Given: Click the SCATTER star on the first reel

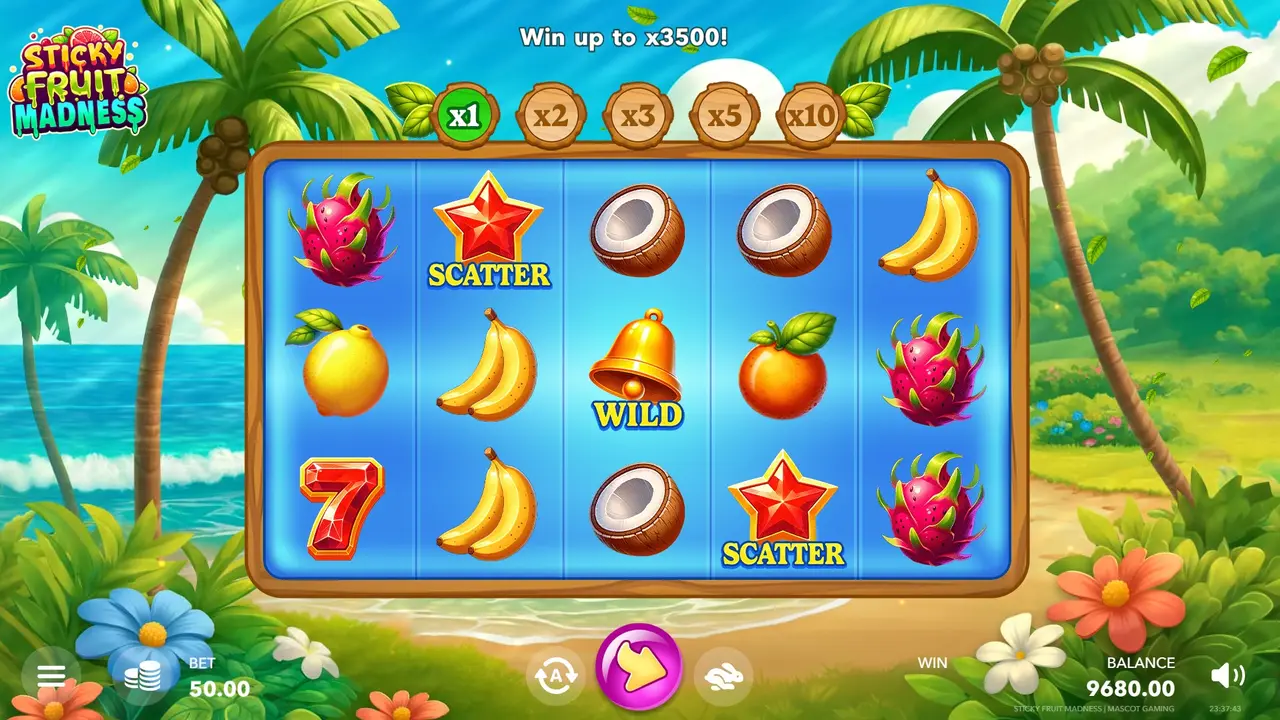Looking at the screenshot, I should click(x=488, y=230).
